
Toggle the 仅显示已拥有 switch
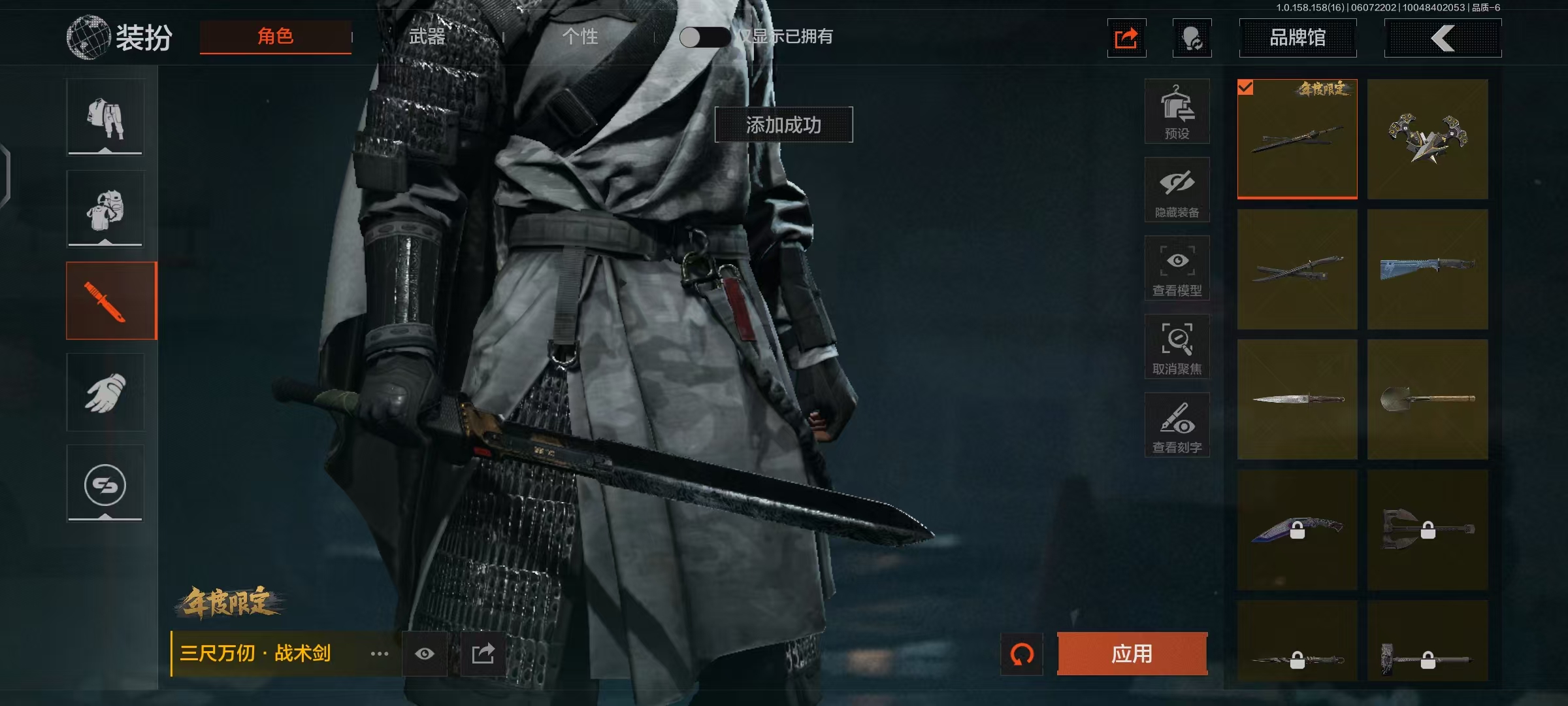tap(704, 37)
